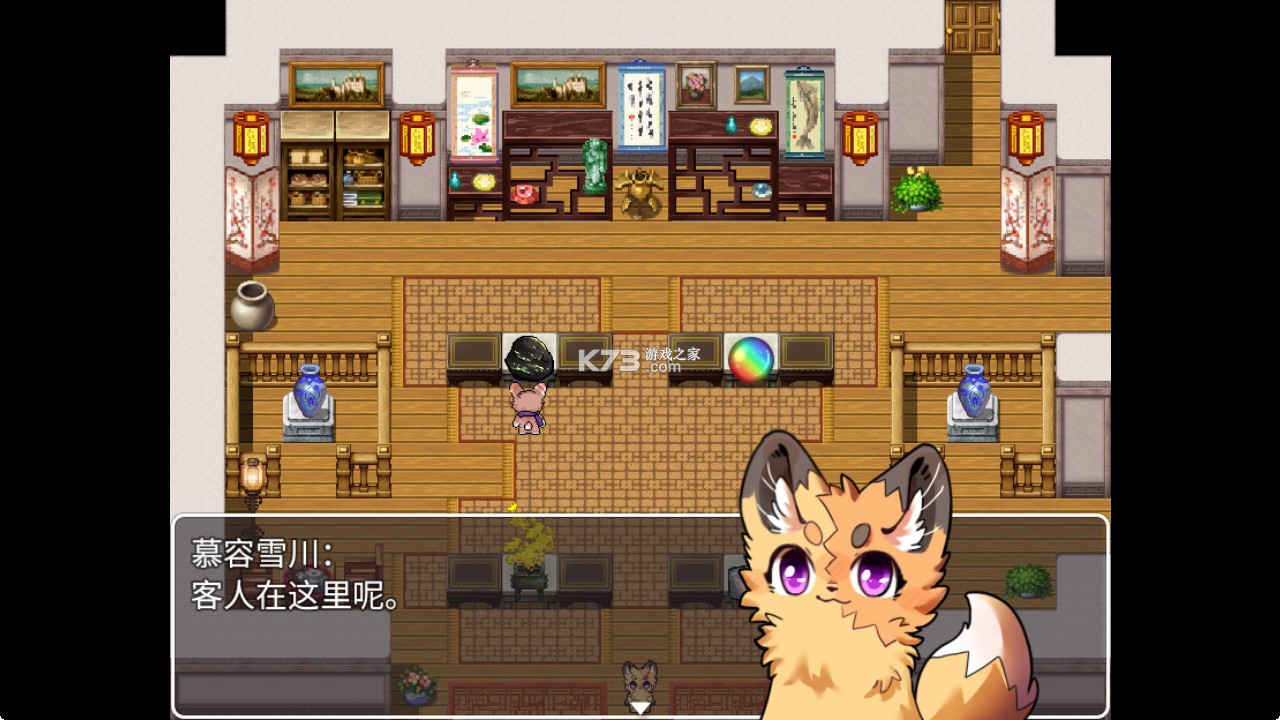Click the dialogue continue arrow

pyautogui.click(x=638, y=708)
